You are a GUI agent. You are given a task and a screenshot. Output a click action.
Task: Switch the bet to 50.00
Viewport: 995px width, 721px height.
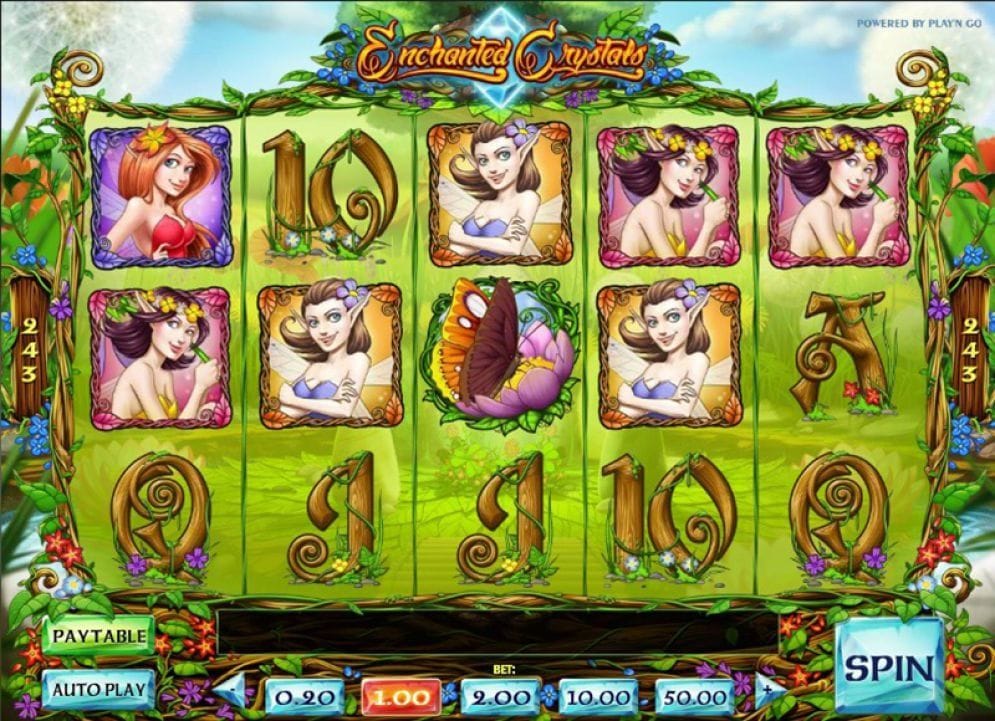(x=696, y=696)
